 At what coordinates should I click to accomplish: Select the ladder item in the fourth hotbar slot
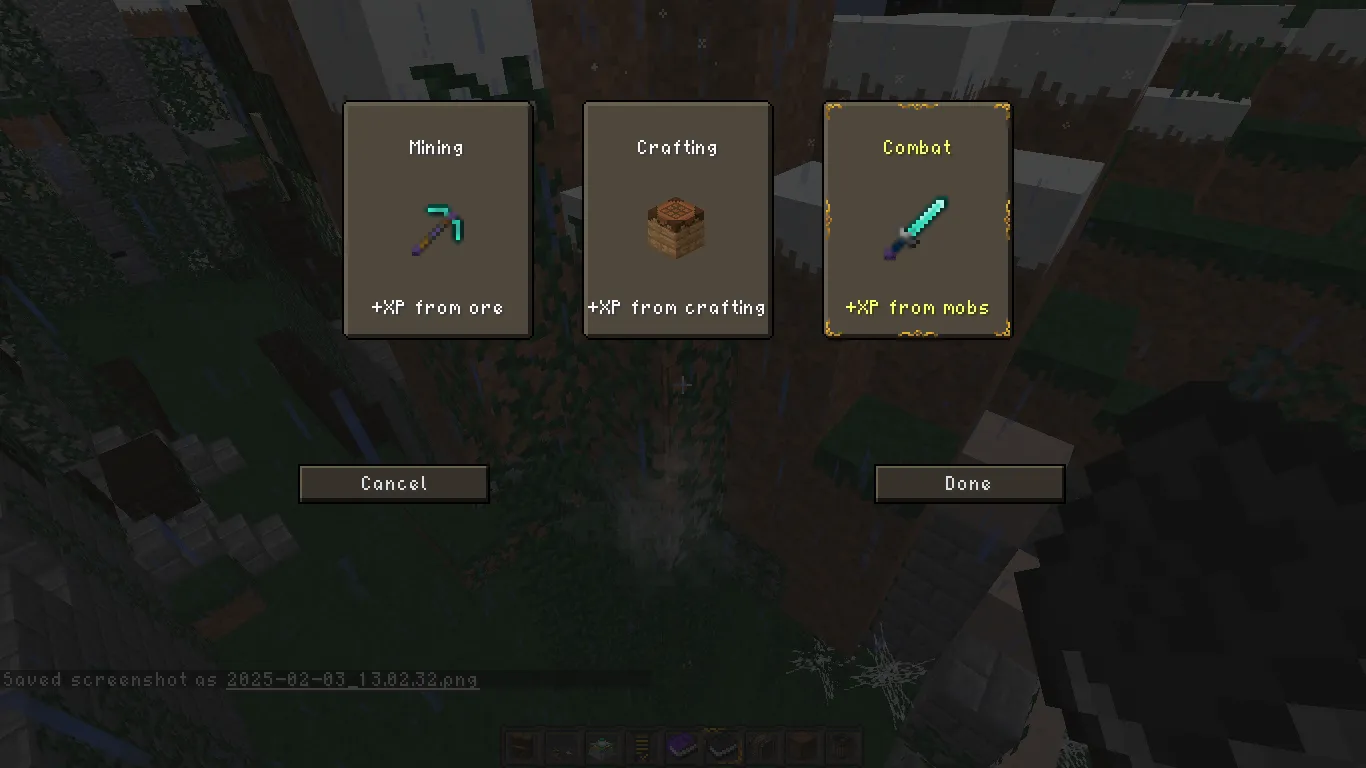(641, 746)
